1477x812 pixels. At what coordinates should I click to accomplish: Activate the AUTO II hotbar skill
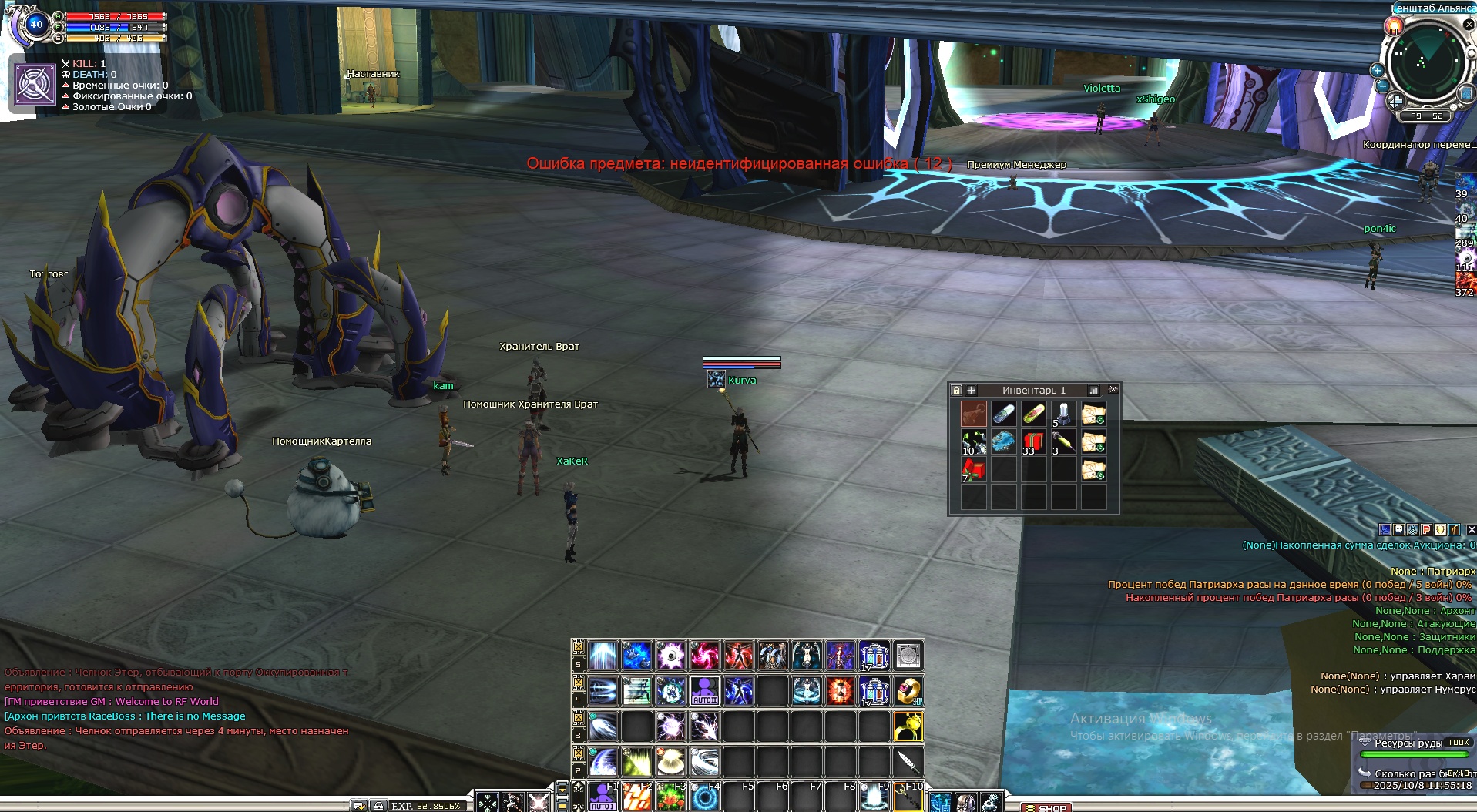coord(704,691)
